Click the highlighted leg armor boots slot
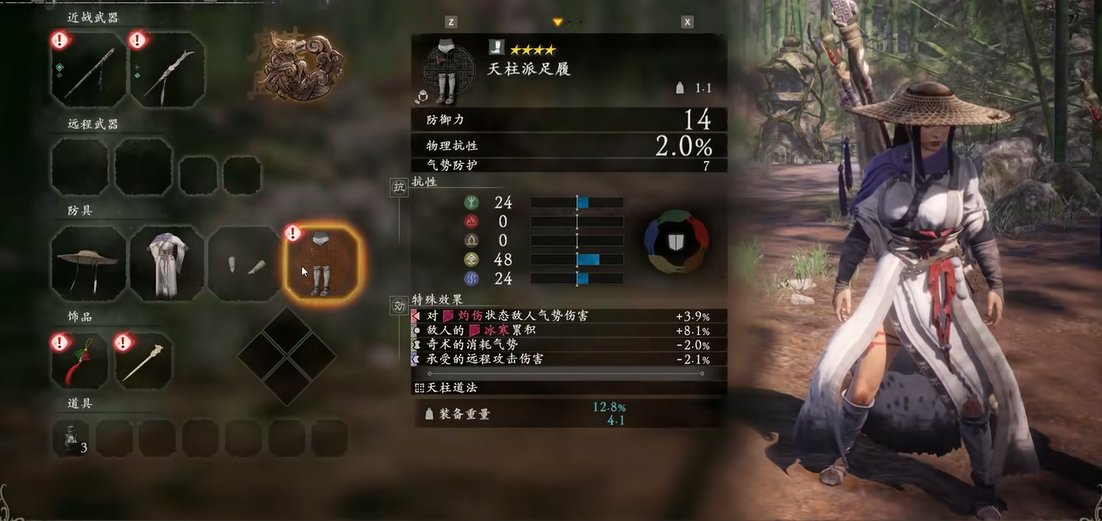1102x521 pixels. click(x=321, y=263)
